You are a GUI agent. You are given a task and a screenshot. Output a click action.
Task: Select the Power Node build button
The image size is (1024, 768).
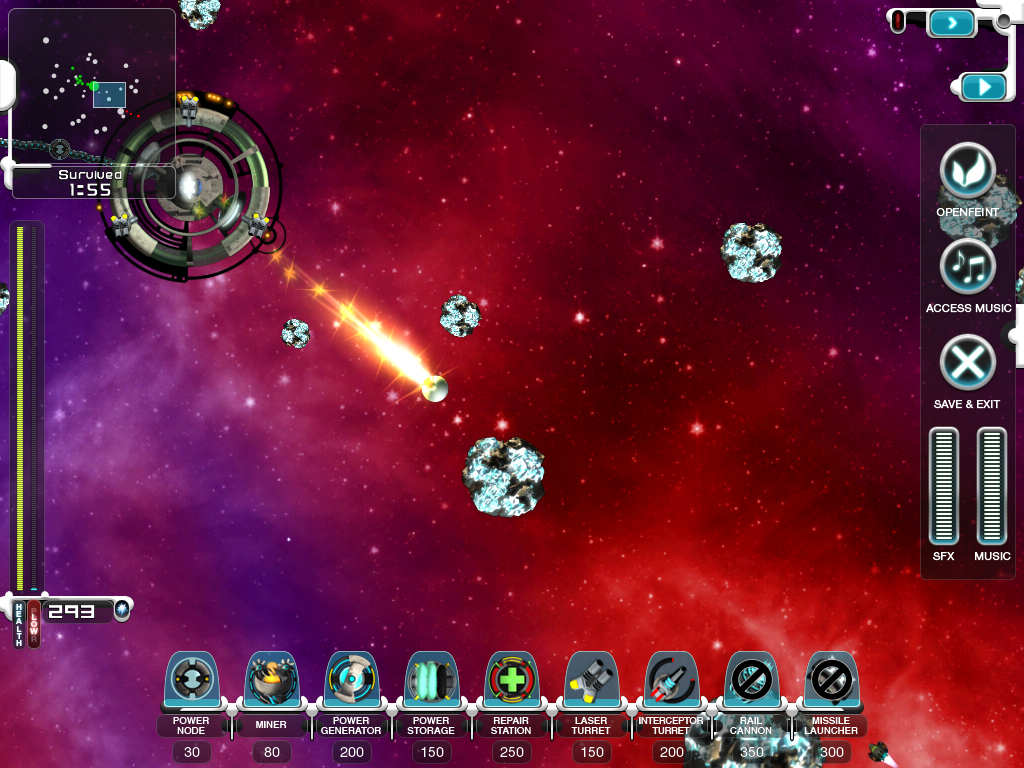click(x=190, y=682)
